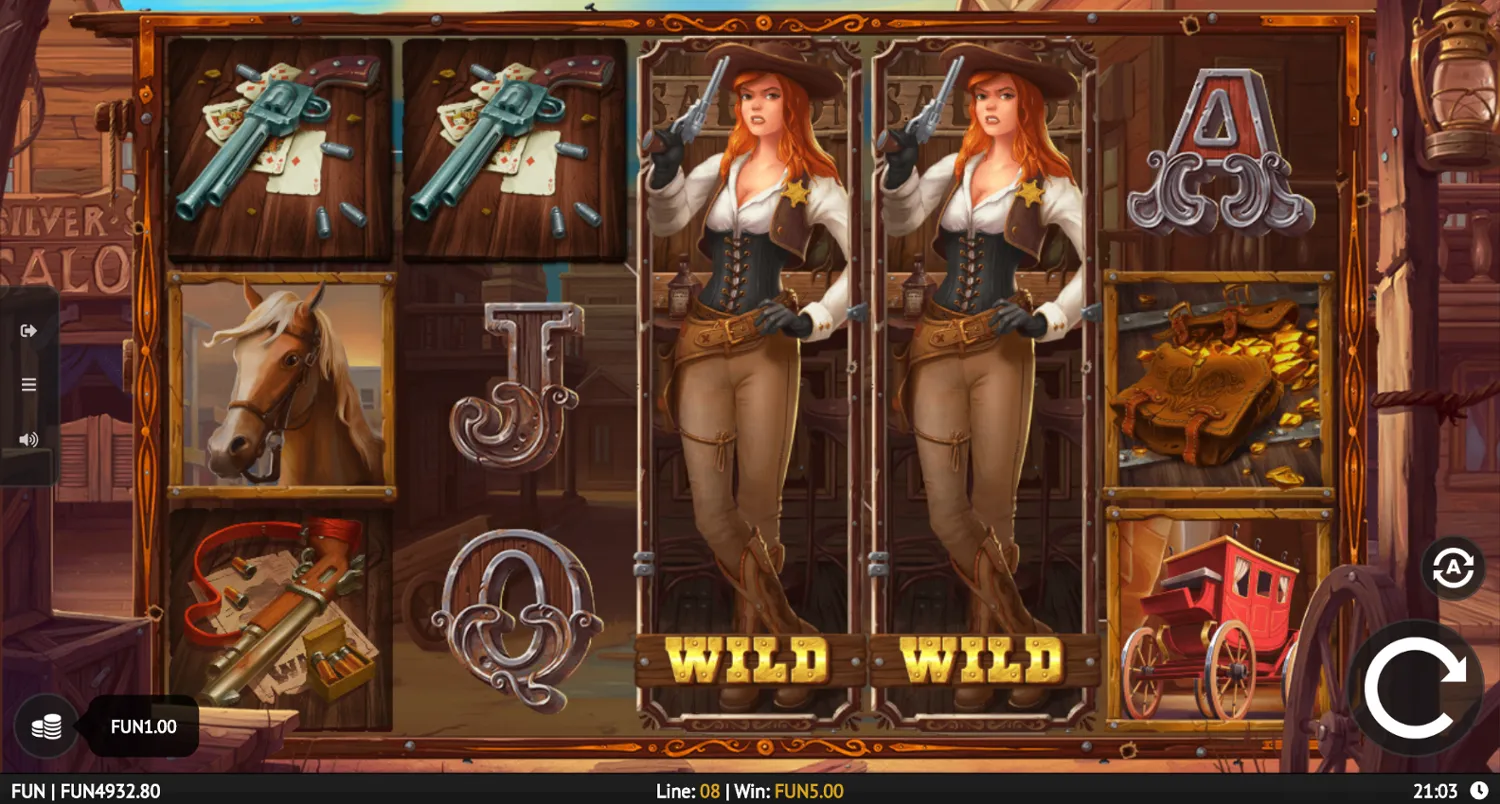Click the clock icon beside the time
This screenshot has height=804, width=1500.
click(x=1478, y=789)
